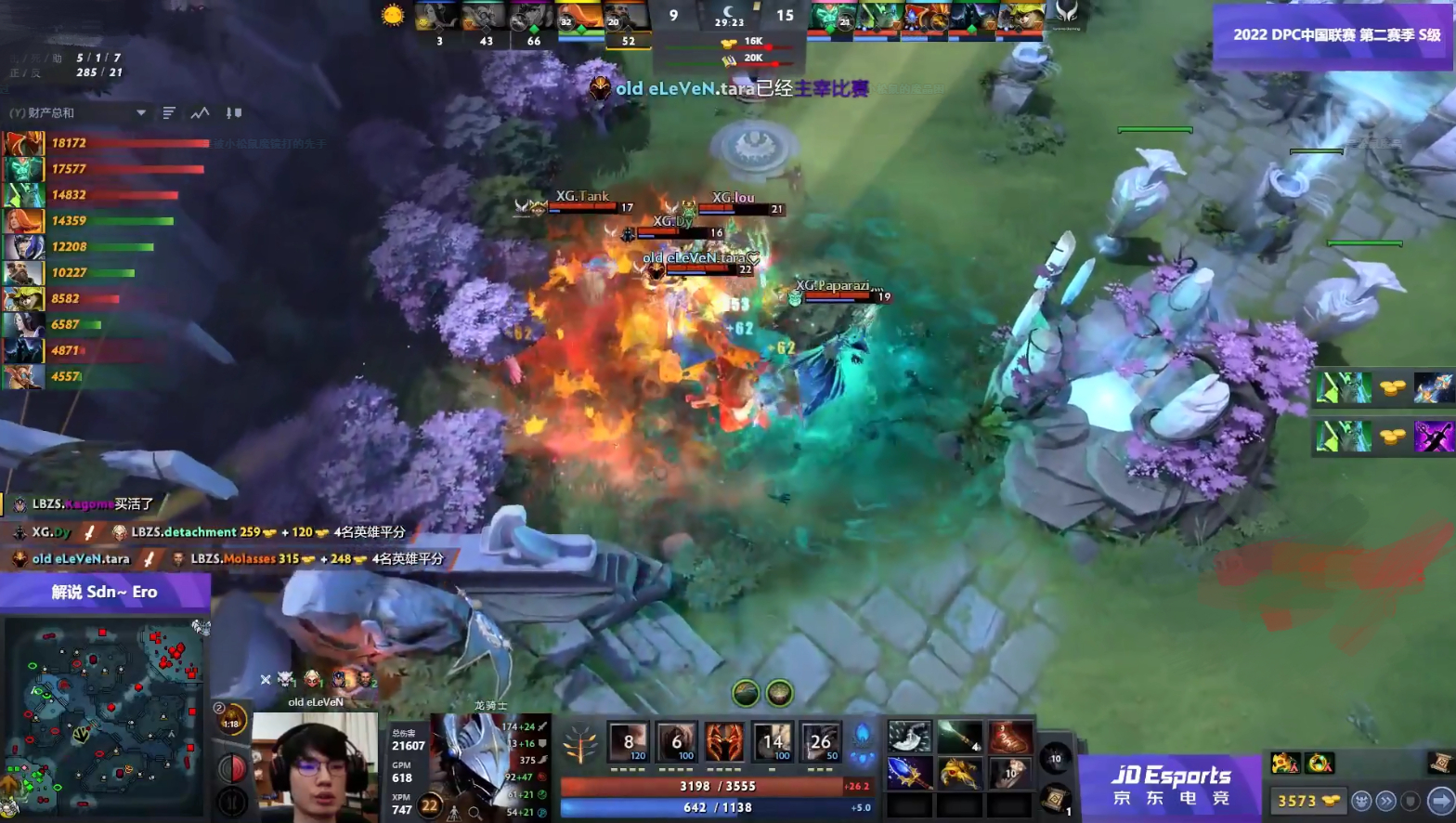Toggle the bar list display mode
The height and width of the screenshot is (823, 1456).
(168, 111)
